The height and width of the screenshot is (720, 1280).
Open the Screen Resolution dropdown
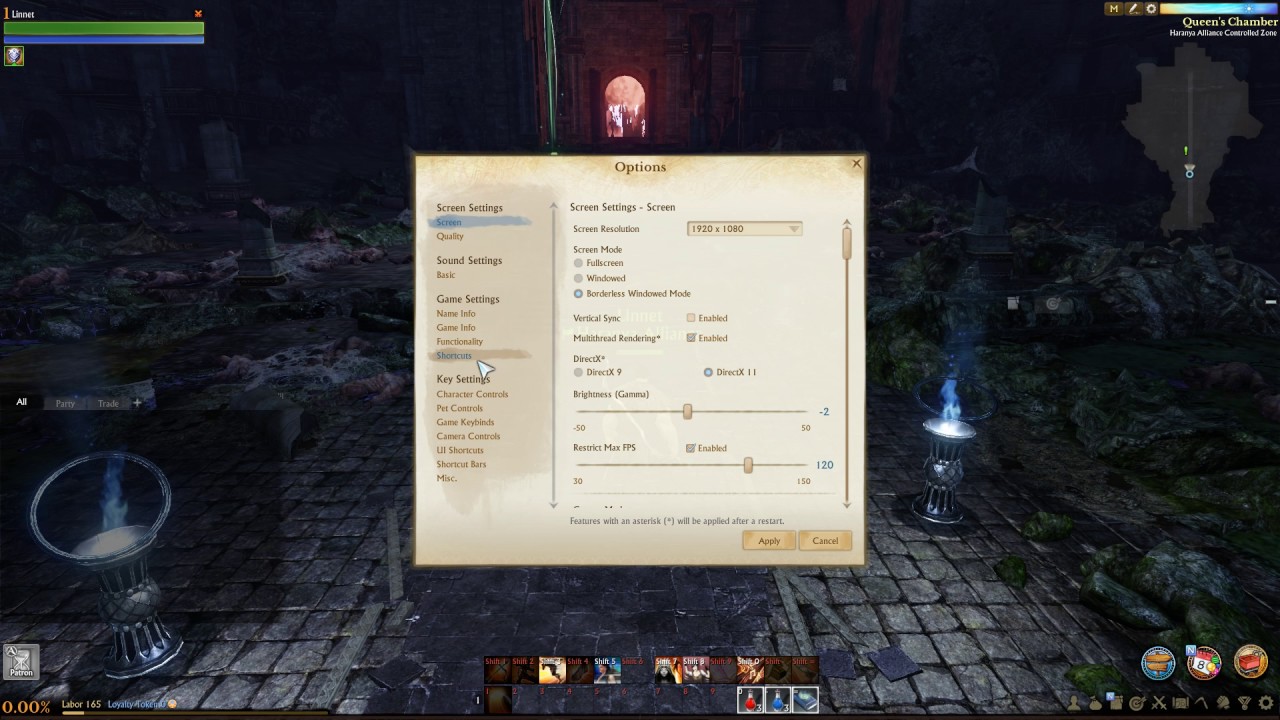pos(743,228)
